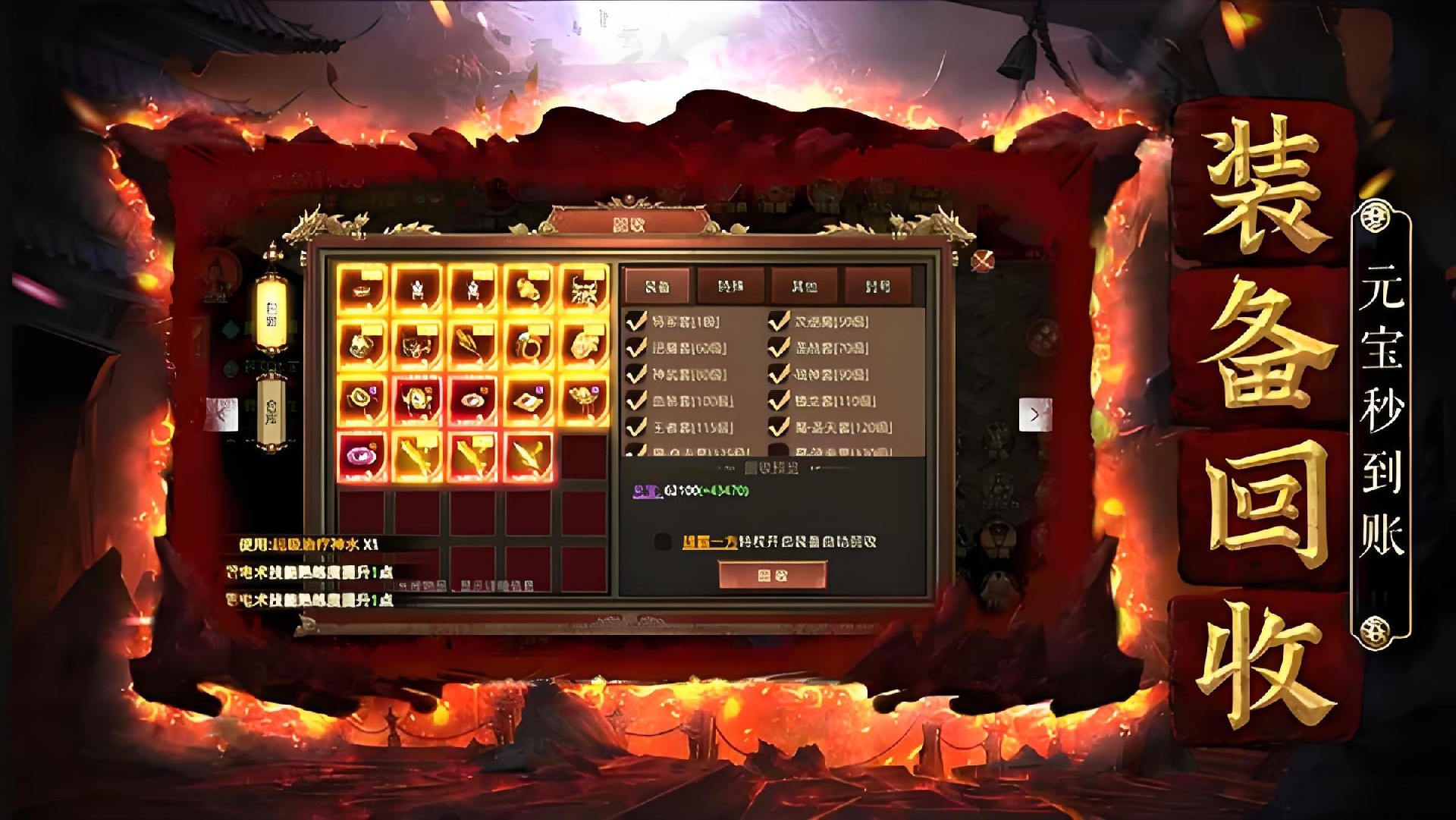Uncheck the 王者套[115级] equipment checkbox
Screen dimensions: 1456x820
[x=637, y=426]
